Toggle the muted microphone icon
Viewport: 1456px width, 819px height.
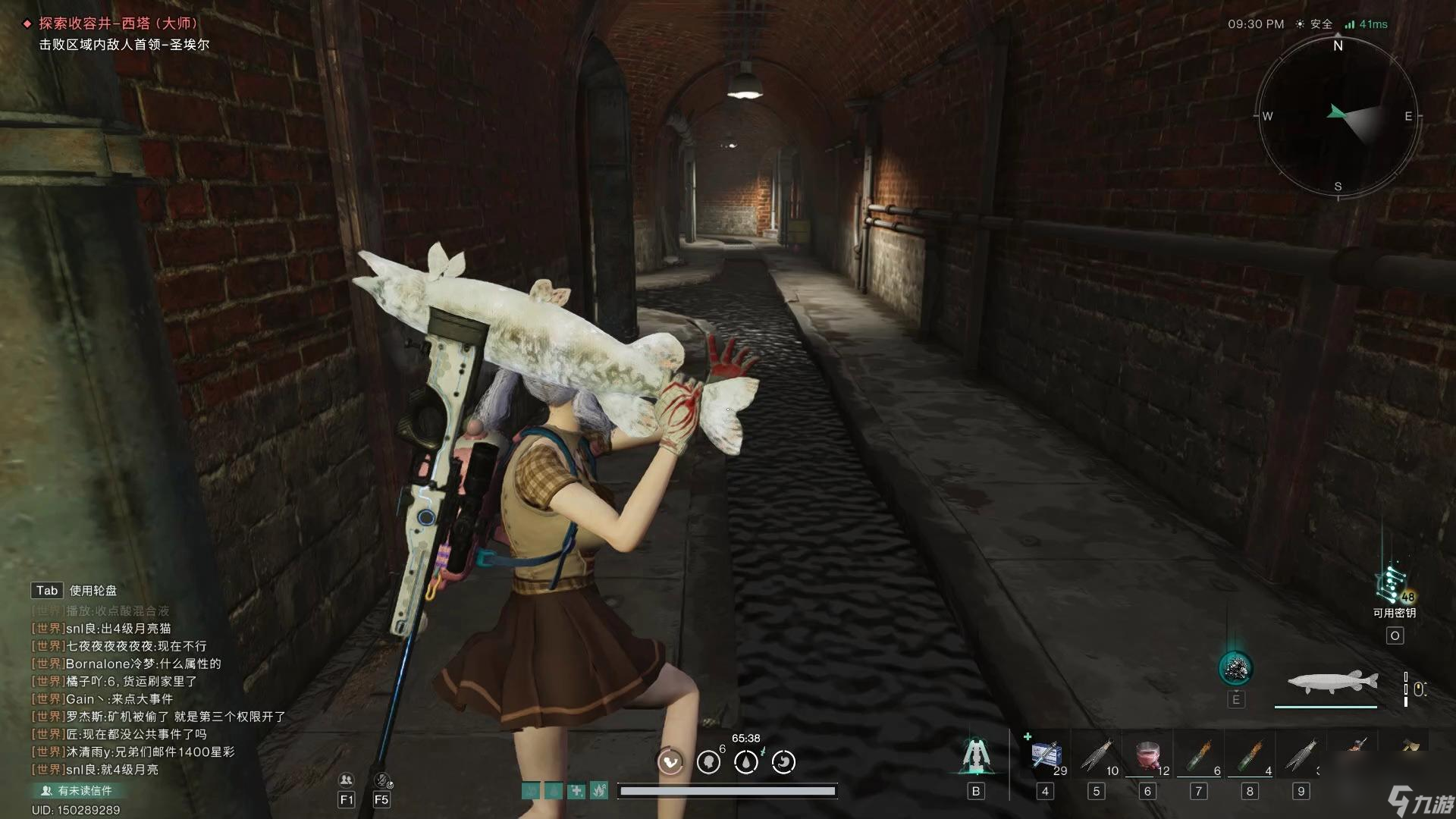(x=381, y=780)
